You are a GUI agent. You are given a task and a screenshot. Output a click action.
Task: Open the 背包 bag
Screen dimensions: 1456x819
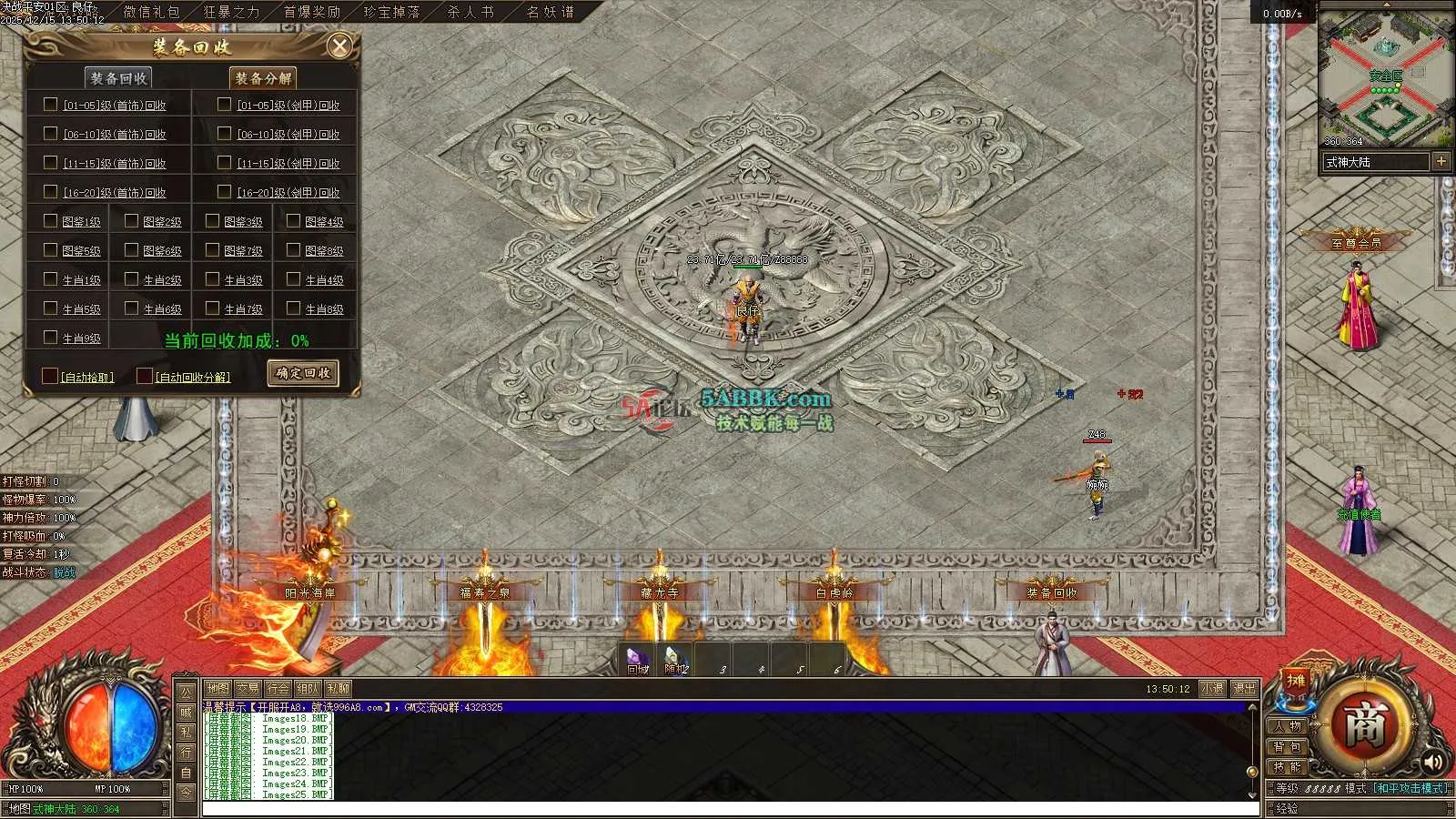point(1288,747)
